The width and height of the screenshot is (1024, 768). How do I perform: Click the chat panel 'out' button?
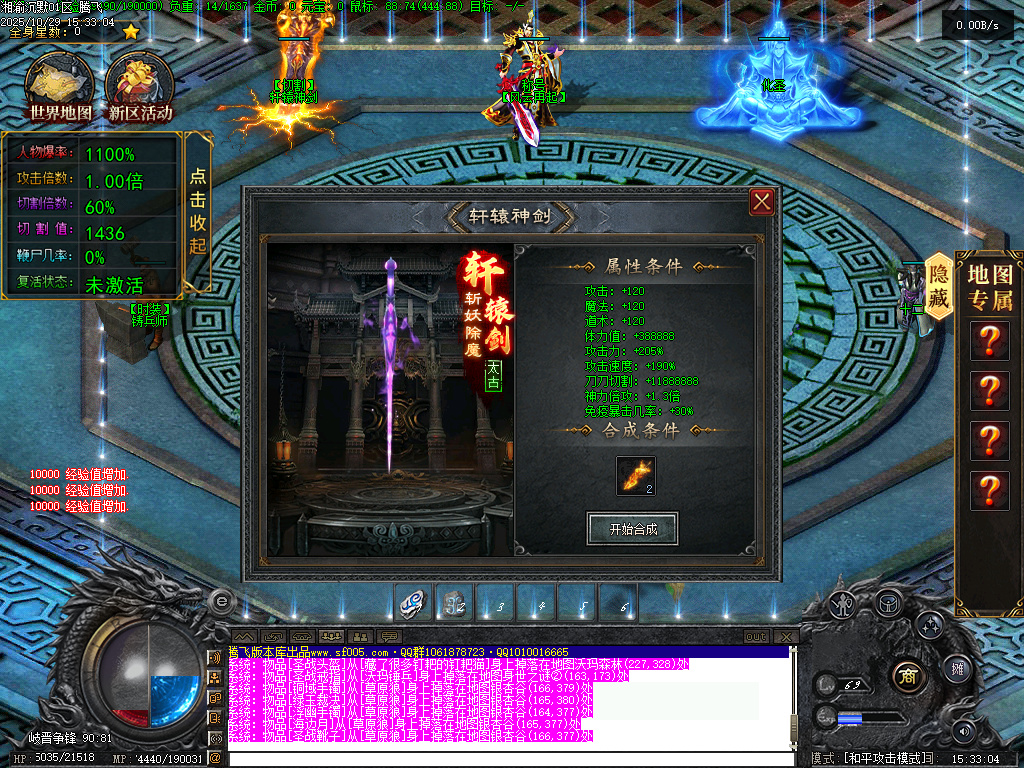click(757, 637)
